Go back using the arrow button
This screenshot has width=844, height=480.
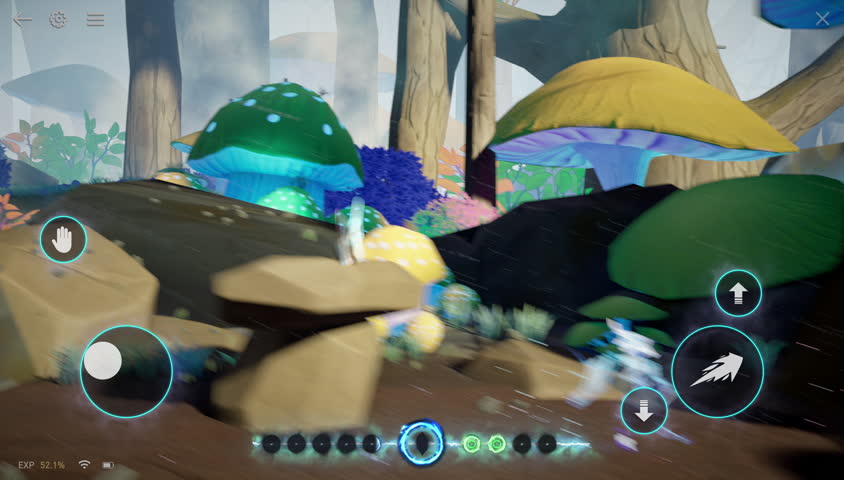point(22,19)
